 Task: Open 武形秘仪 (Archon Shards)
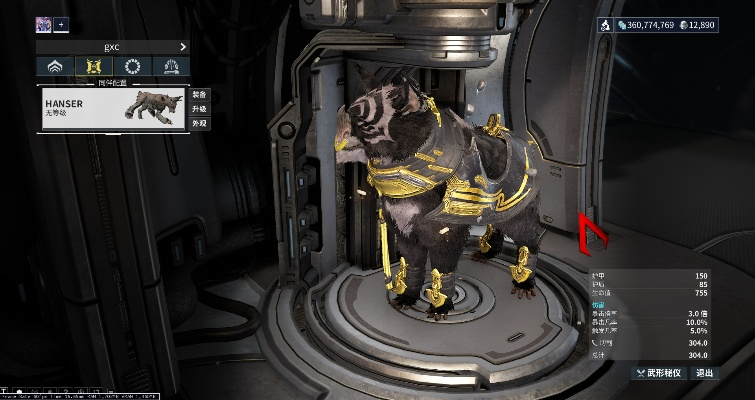tap(660, 373)
